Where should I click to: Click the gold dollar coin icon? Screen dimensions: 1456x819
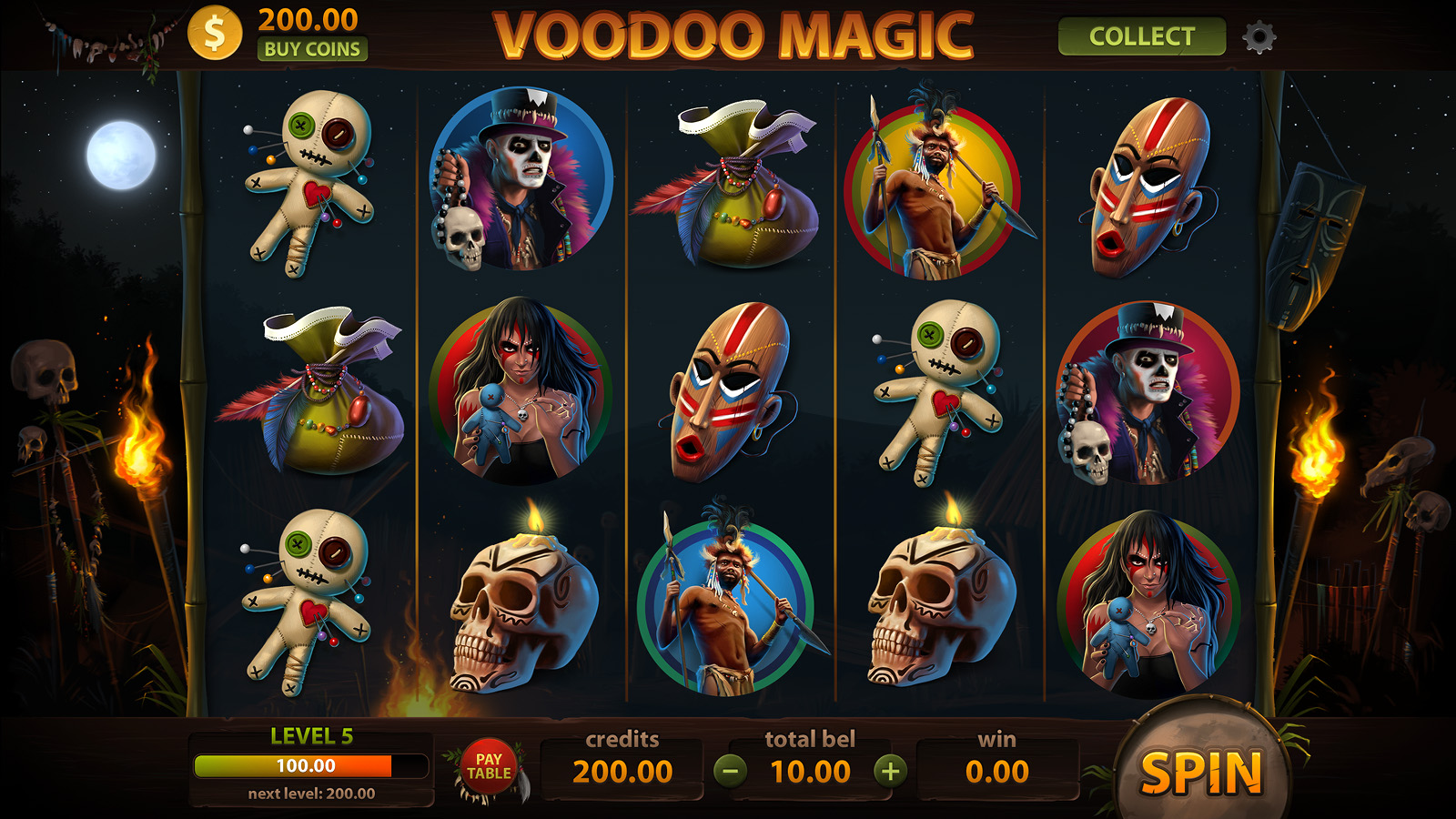pyautogui.click(x=215, y=34)
